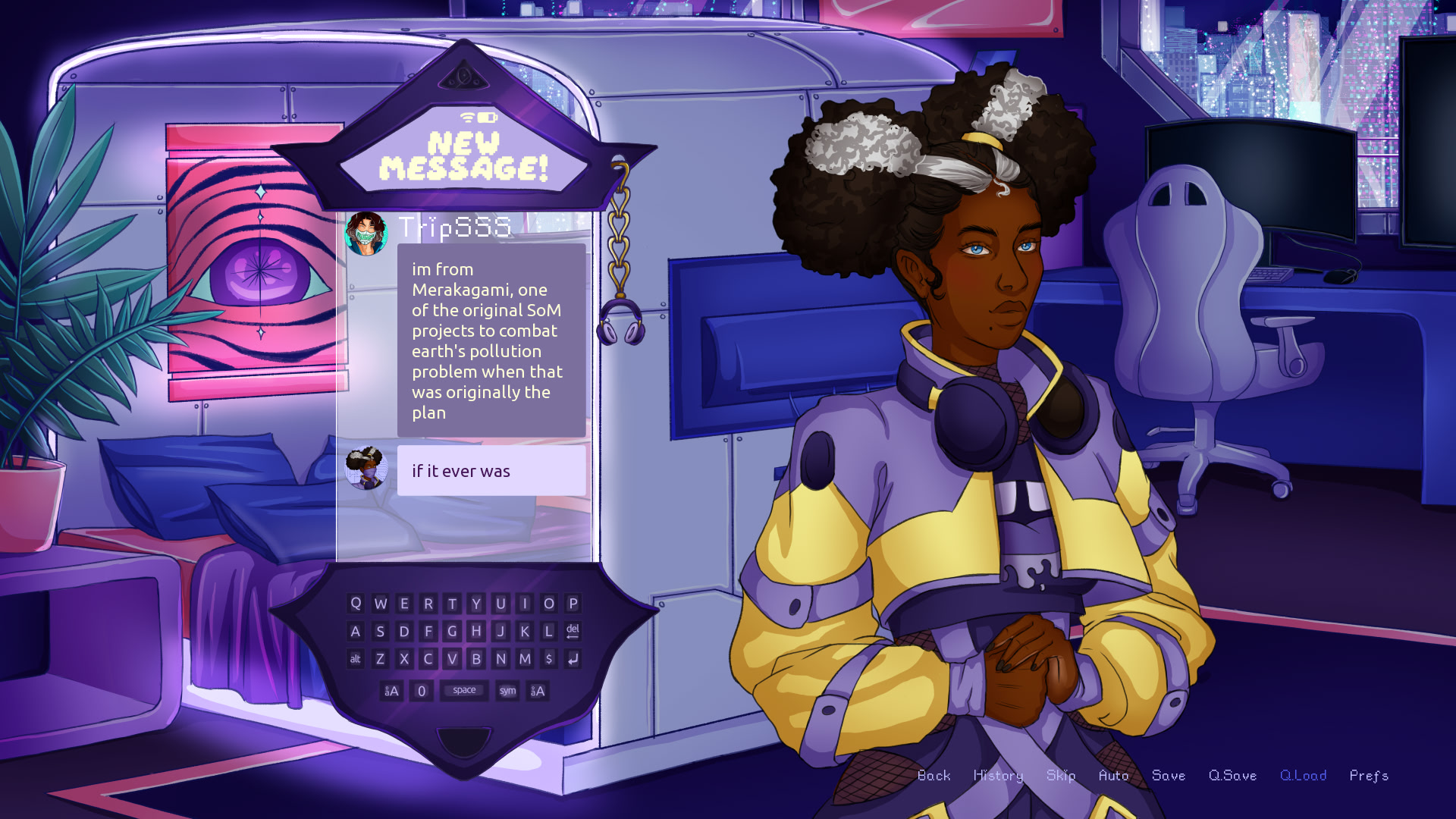
Task: Click the Save button
Action: (1169, 776)
